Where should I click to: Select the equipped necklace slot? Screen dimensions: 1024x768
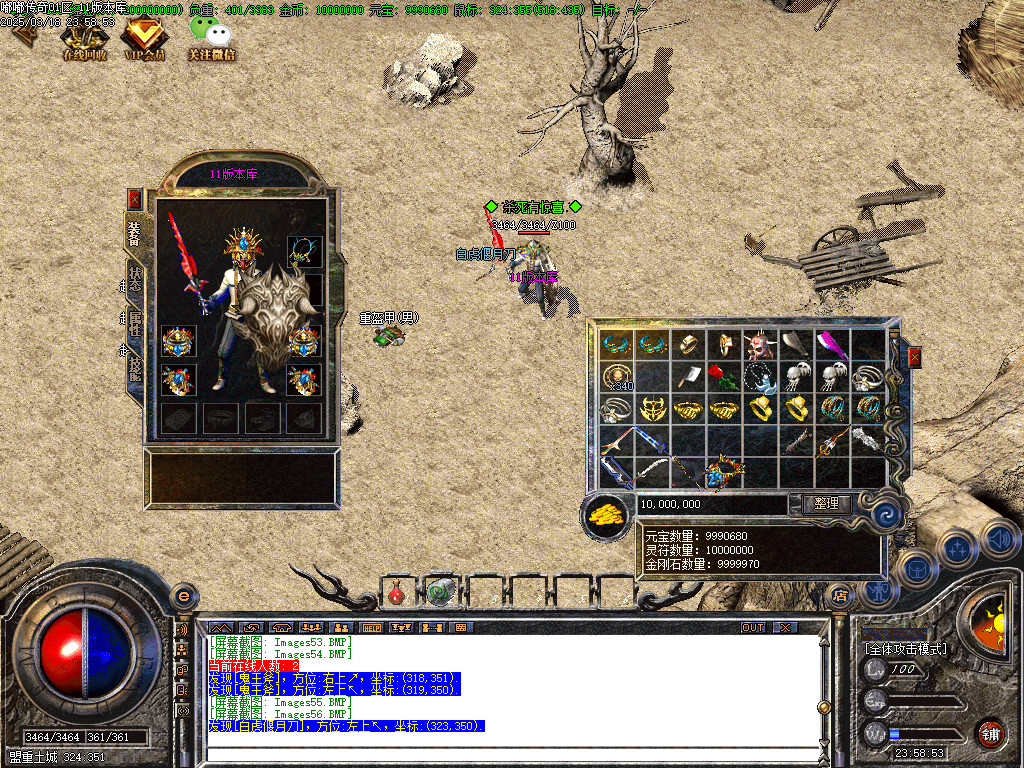[304, 249]
